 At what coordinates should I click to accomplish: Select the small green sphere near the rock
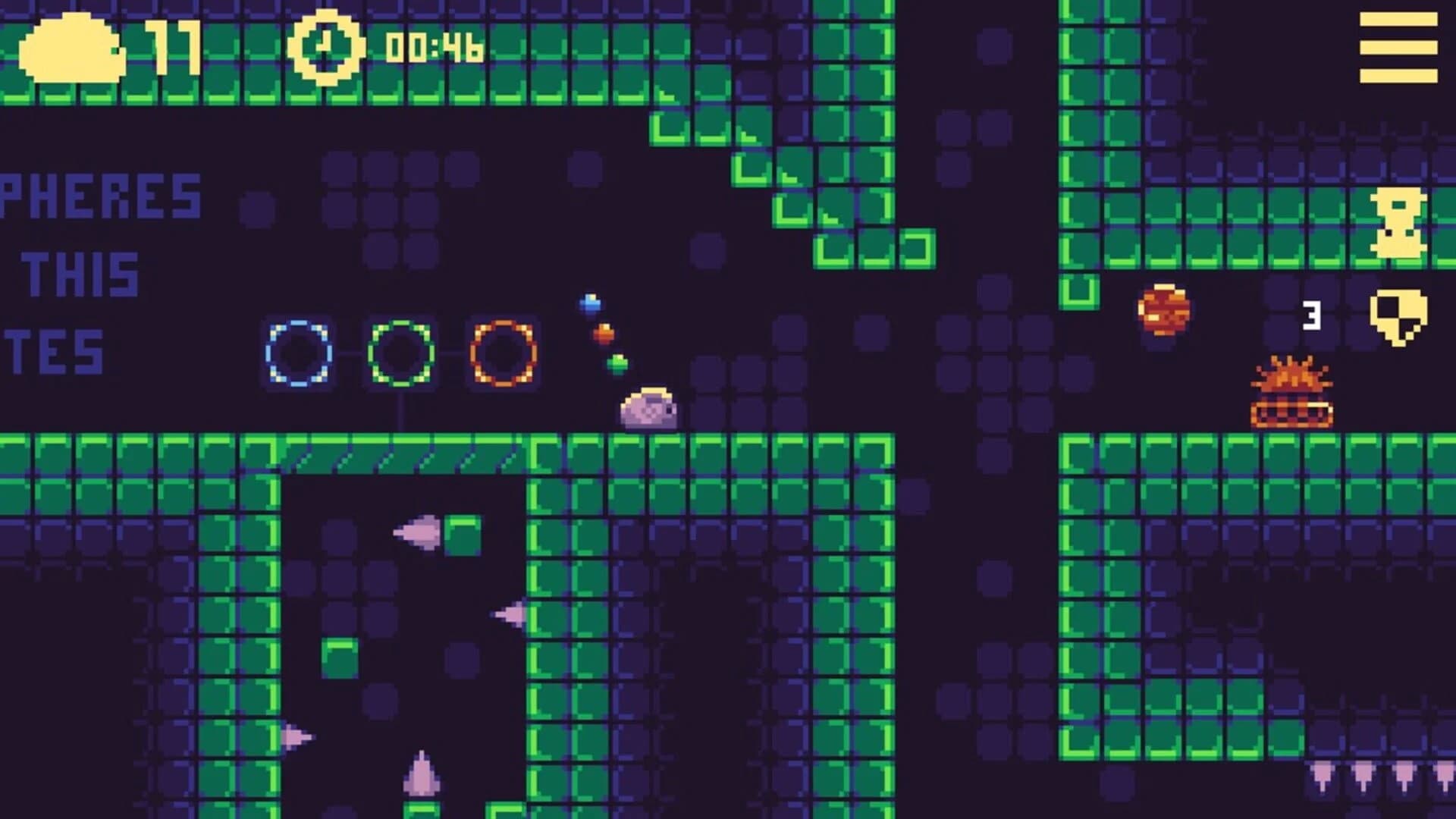[x=618, y=362]
